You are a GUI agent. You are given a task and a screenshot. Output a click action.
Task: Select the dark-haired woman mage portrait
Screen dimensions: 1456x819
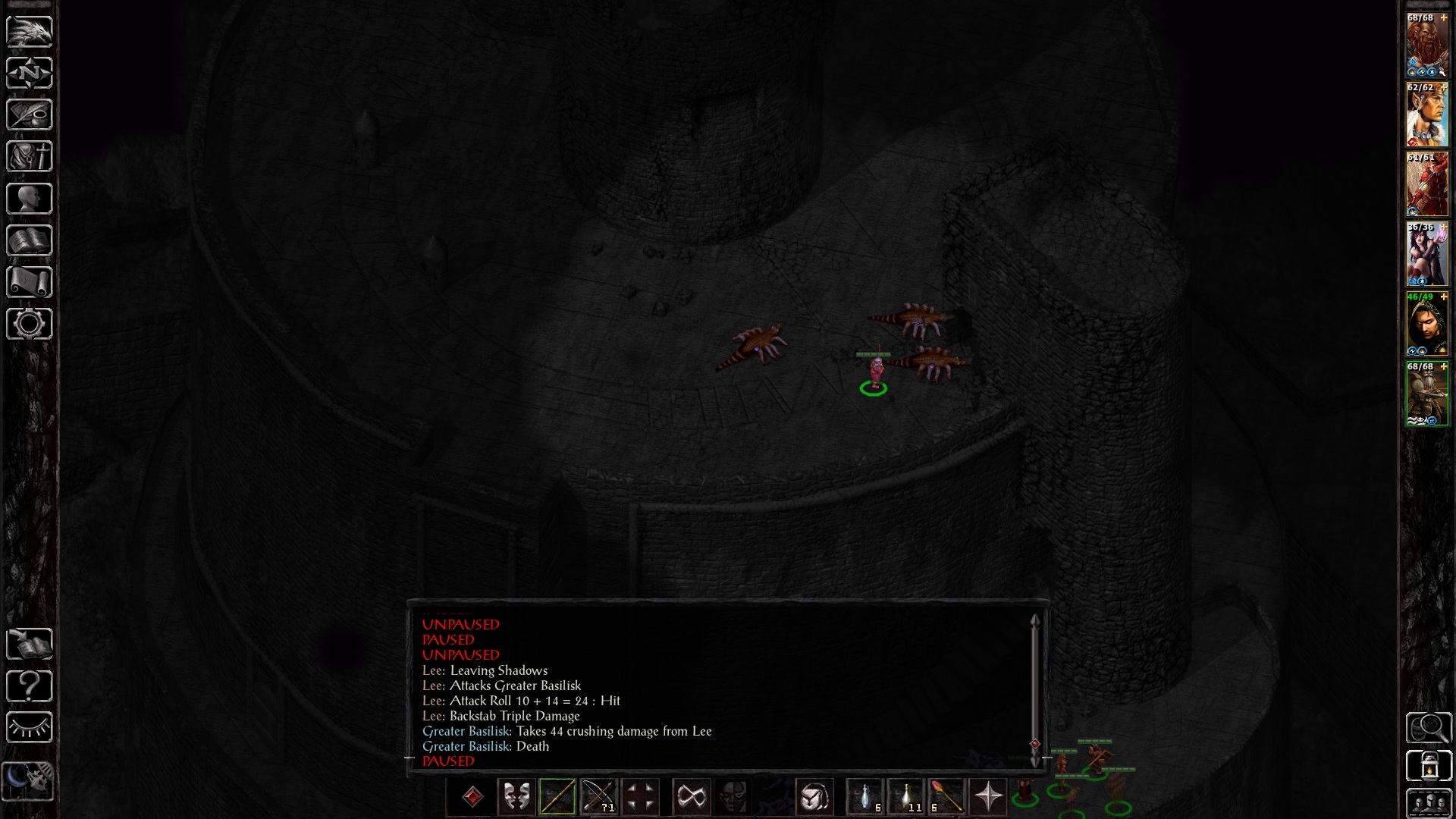(x=1427, y=254)
